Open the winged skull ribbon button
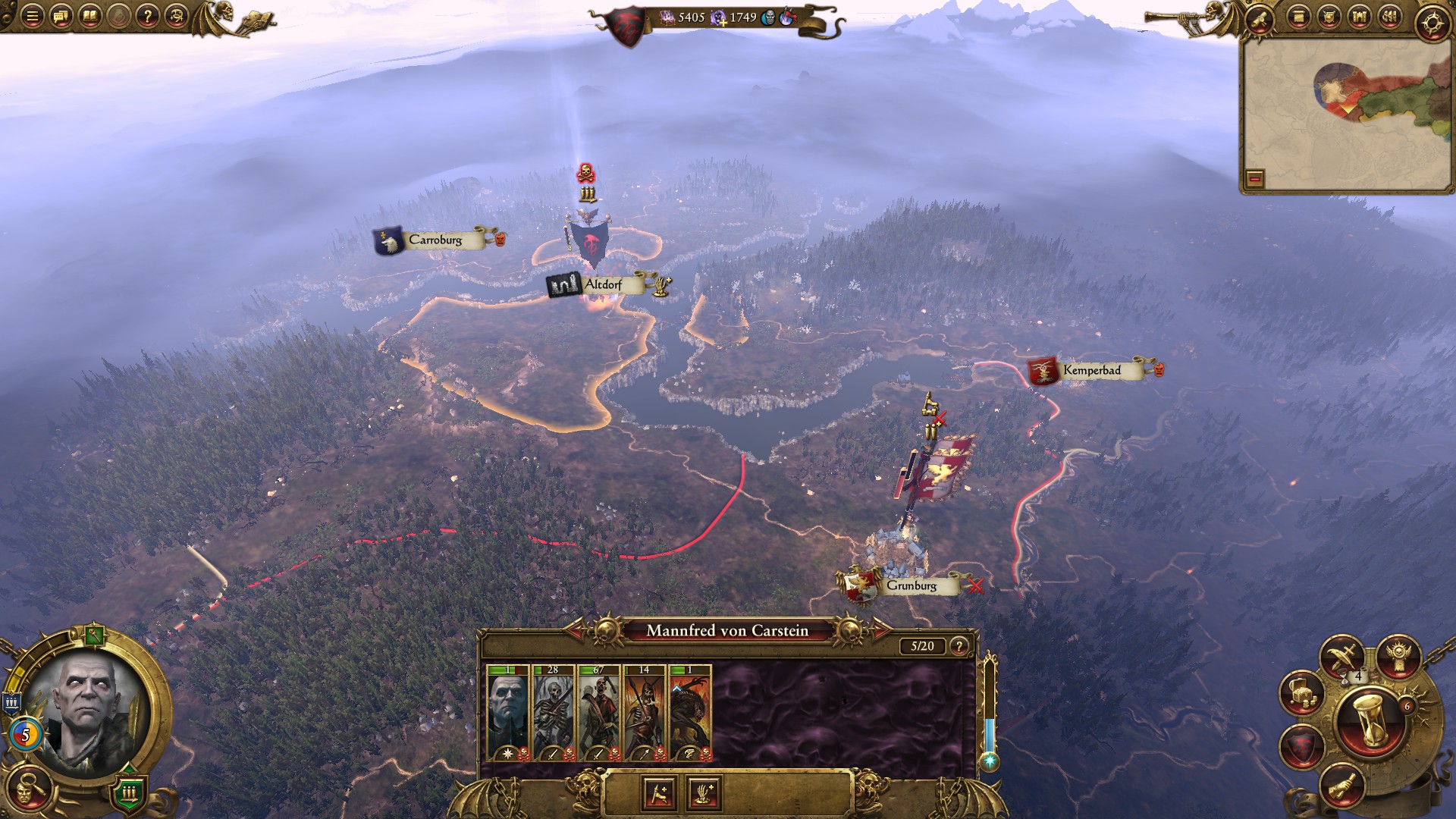The height and width of the screenshot is (819, 1456). tap(1398, 654)
